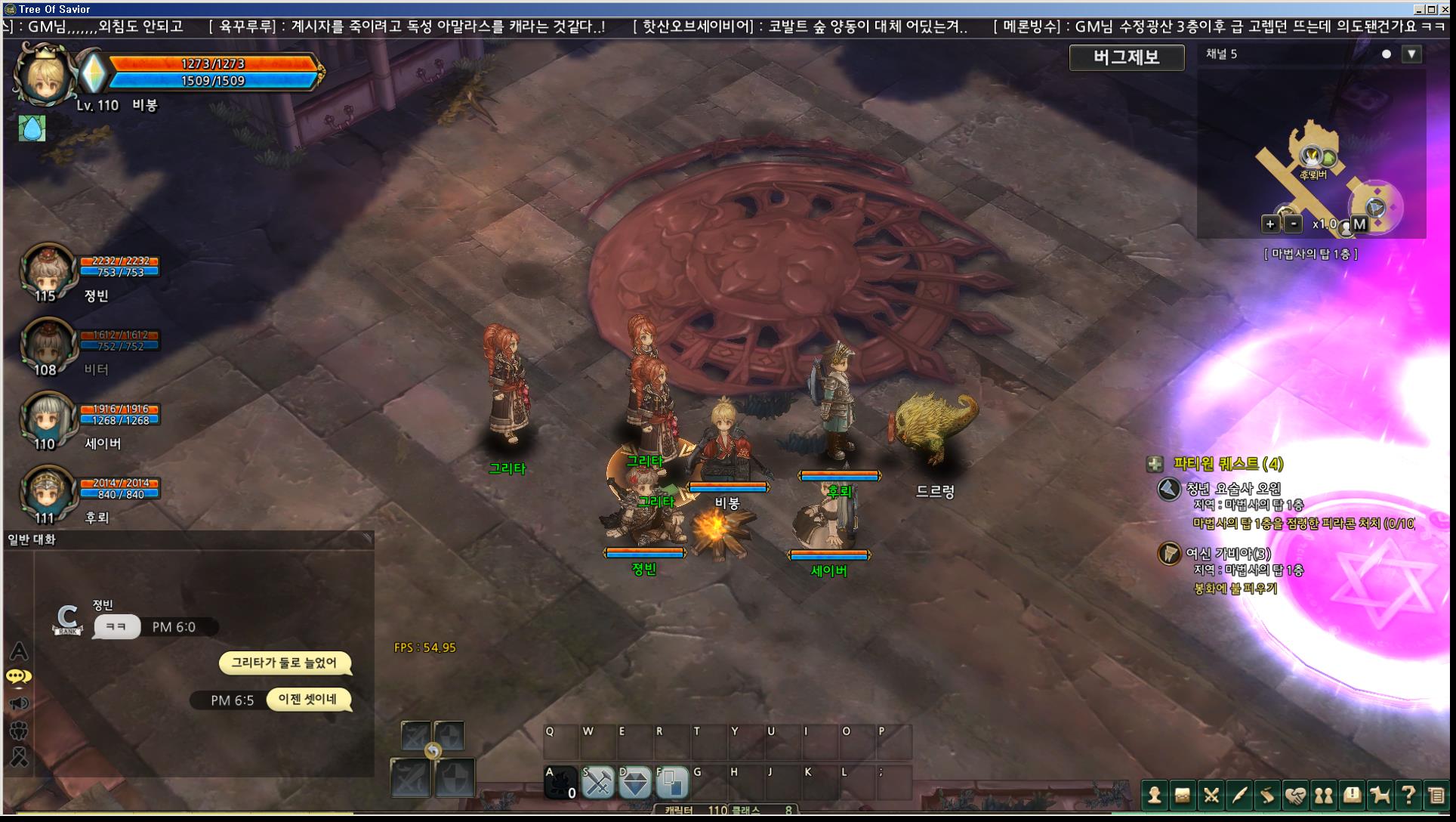Click the 버그제보 bug report button
The width and height of the screenshot is (1456, 822).
pyautogui.click(x=1126, y=57)
